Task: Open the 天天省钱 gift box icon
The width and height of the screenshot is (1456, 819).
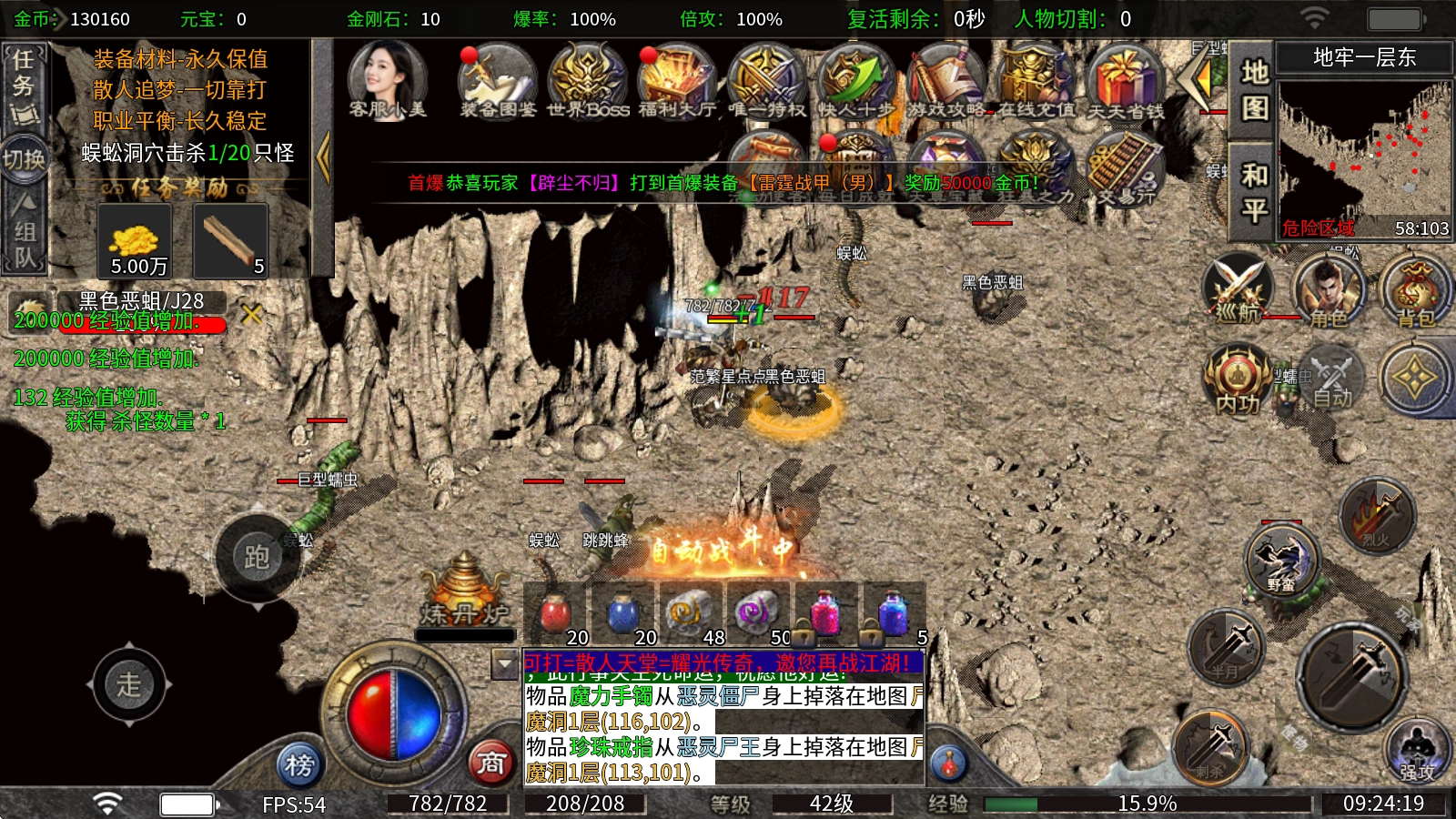Action: 1126,80
